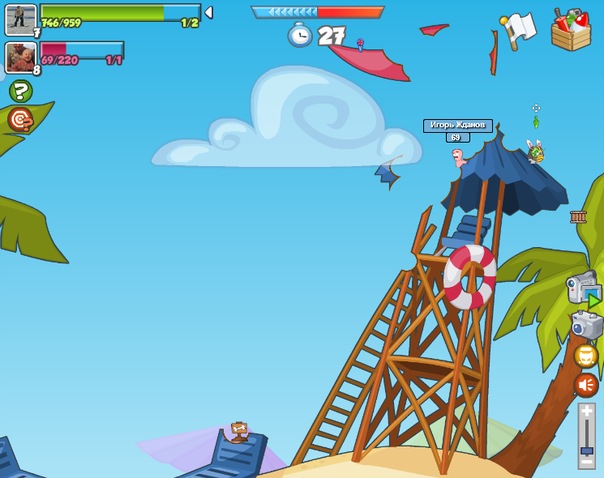
Task: Open the weapon crate inventory
Action: coord(570,28)
